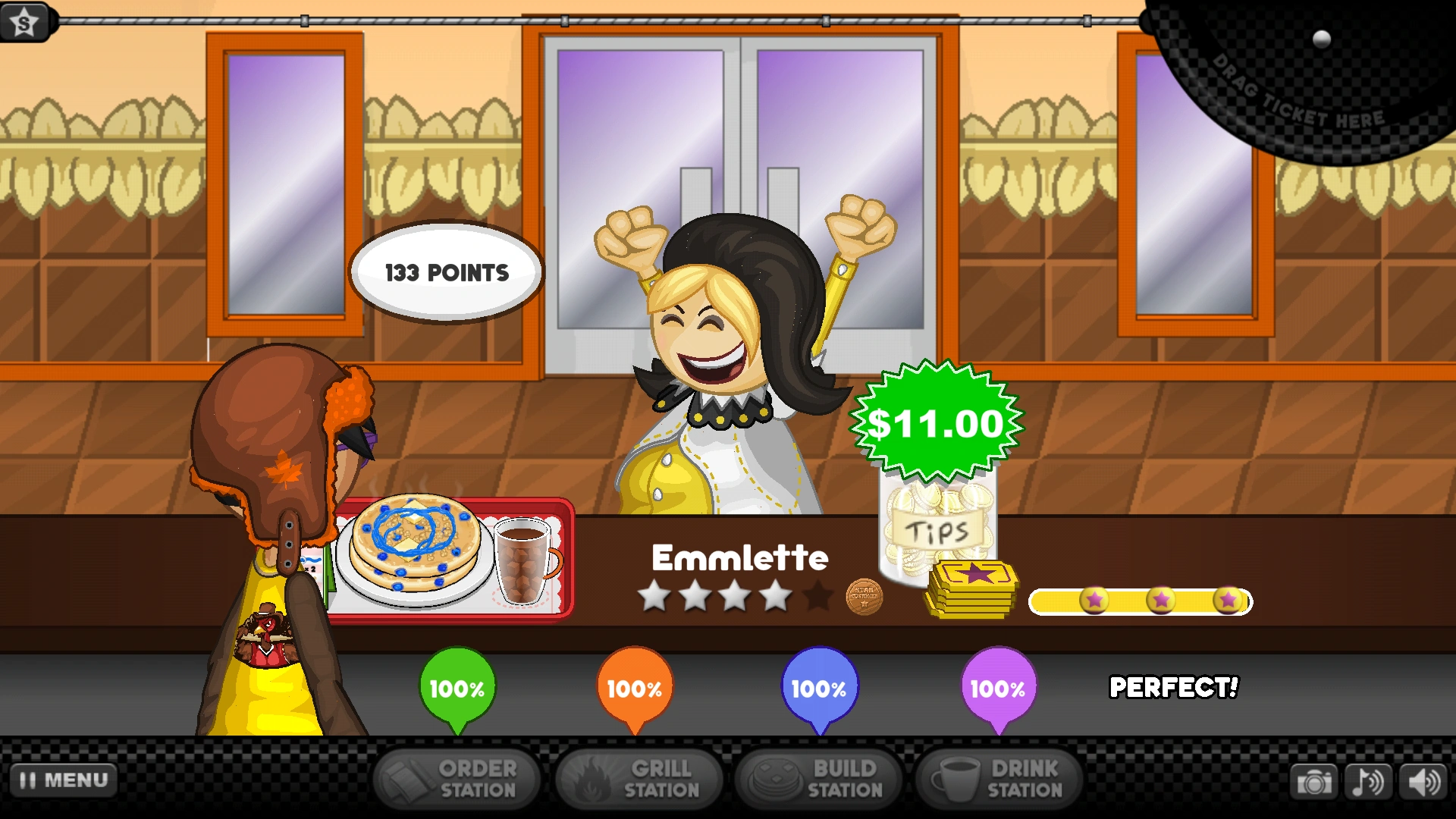The image size is (1456, 819).
Task: Click the orange 100% grilling score bubble
Action: pos(635,688)
